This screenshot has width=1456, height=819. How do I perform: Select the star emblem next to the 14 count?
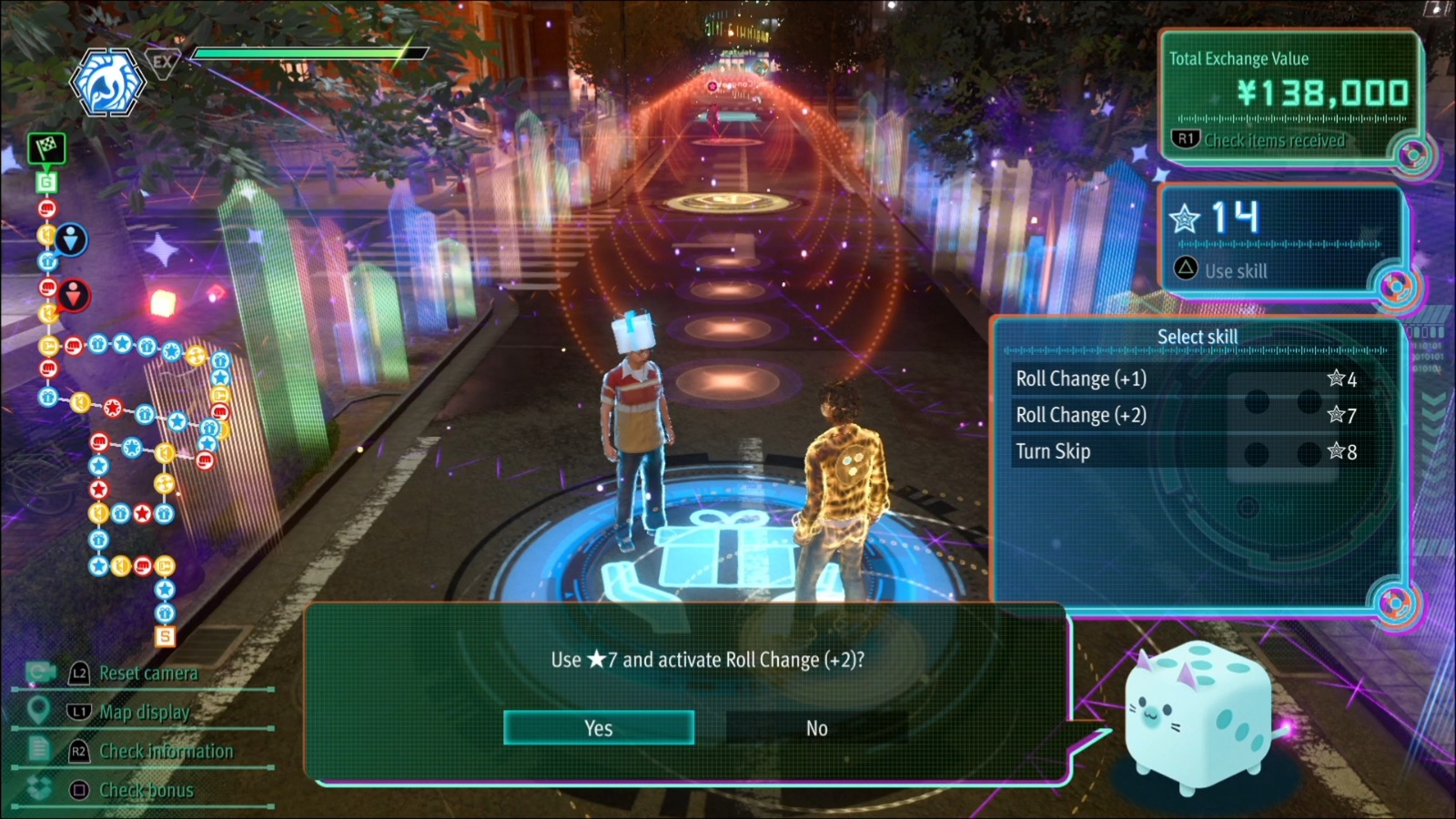(x=1186, y=218)
